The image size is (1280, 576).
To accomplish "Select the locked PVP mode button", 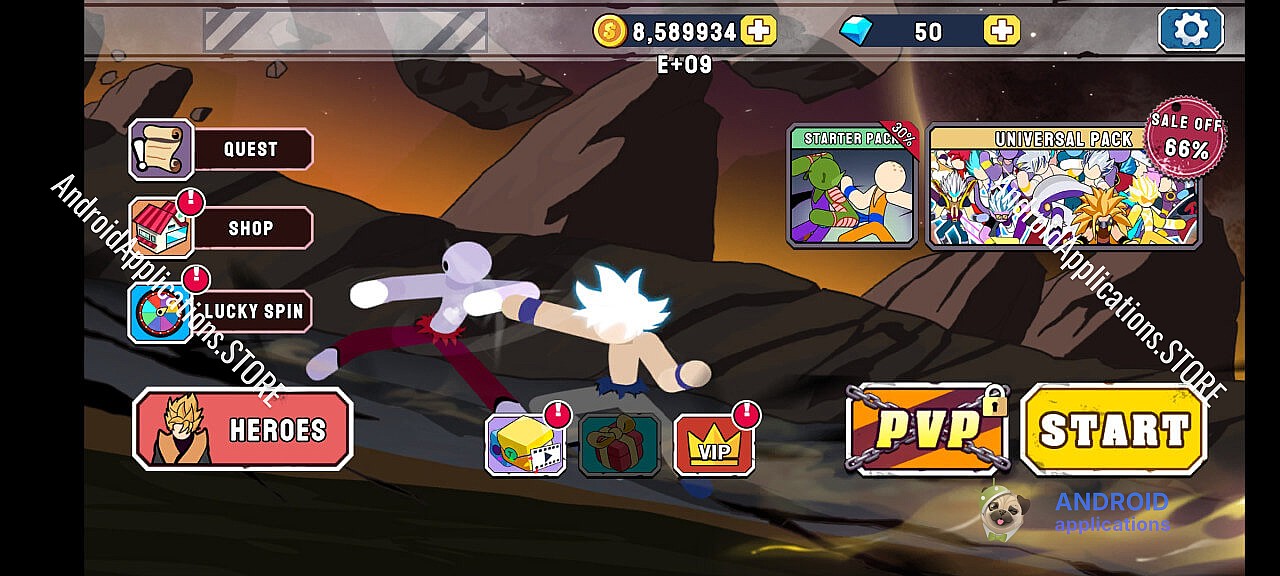I will (927, 430).
